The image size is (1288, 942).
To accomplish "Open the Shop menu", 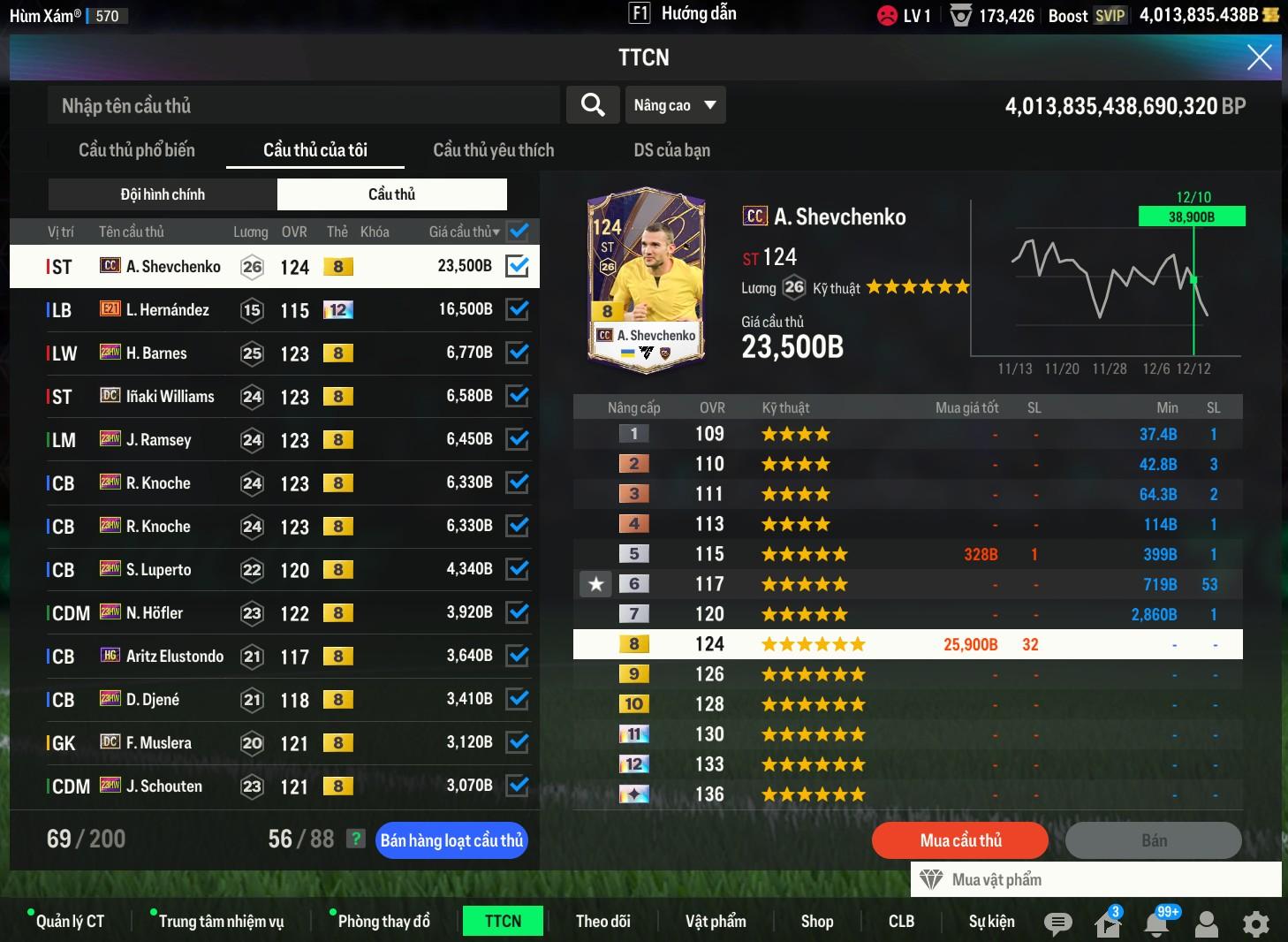I will (817, 921).
